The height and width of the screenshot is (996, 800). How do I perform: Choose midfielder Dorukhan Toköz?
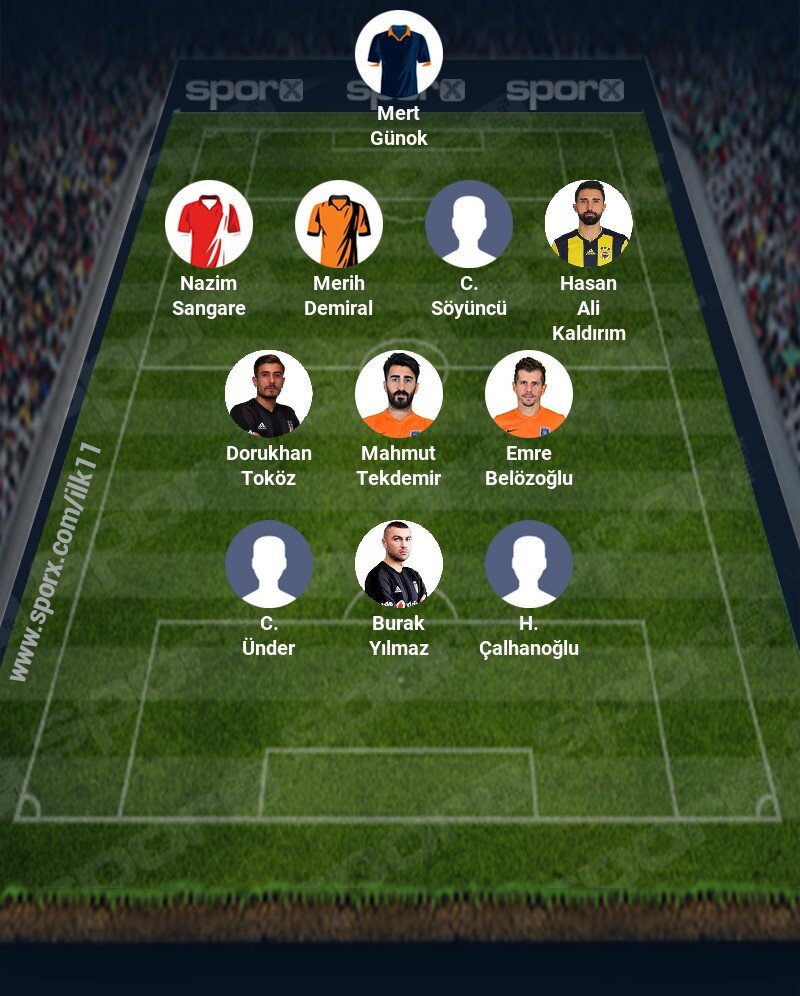pyautogui.click(x=269, y=394)
